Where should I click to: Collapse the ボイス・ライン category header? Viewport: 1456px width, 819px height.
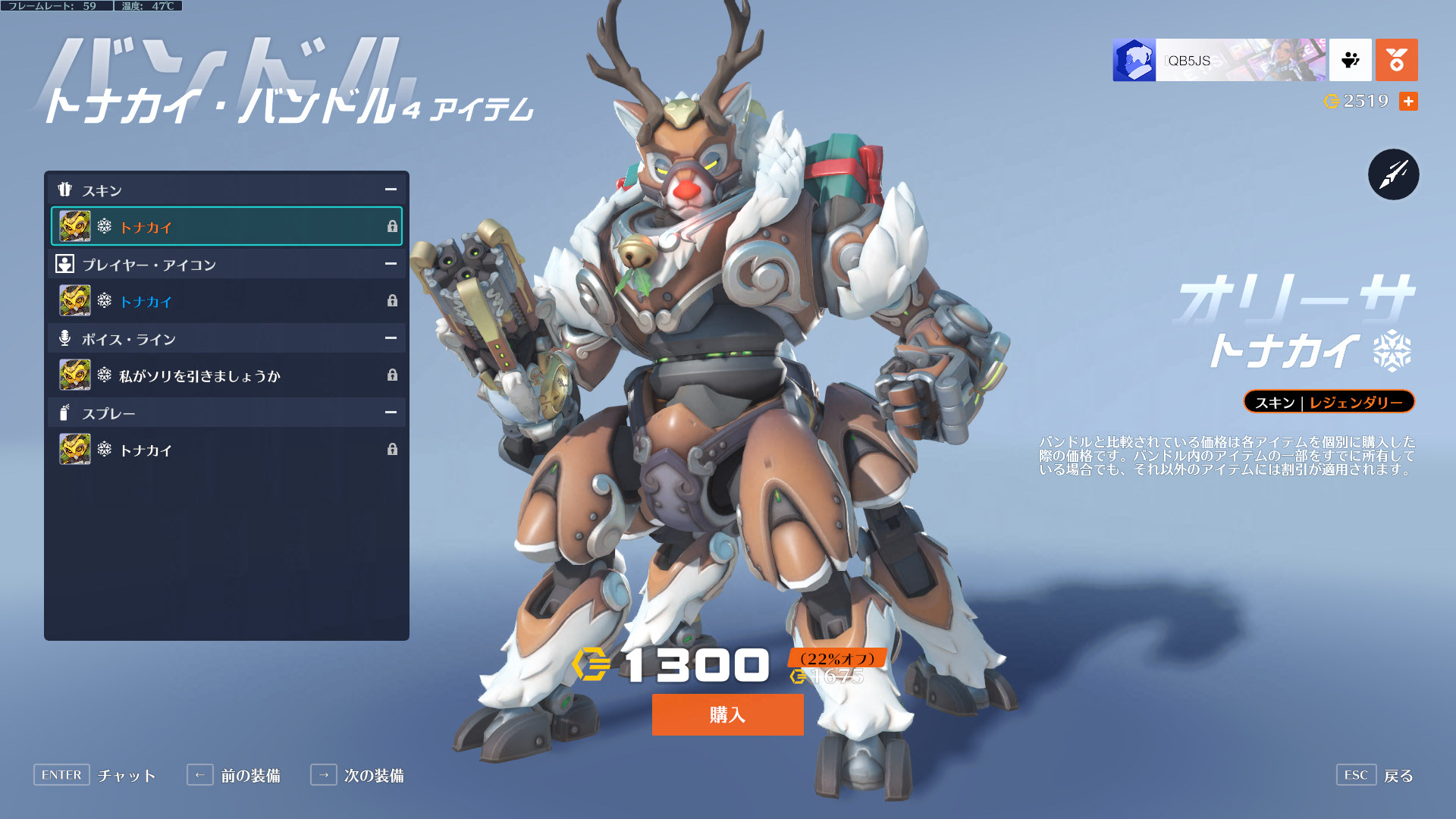click(391, 338)
